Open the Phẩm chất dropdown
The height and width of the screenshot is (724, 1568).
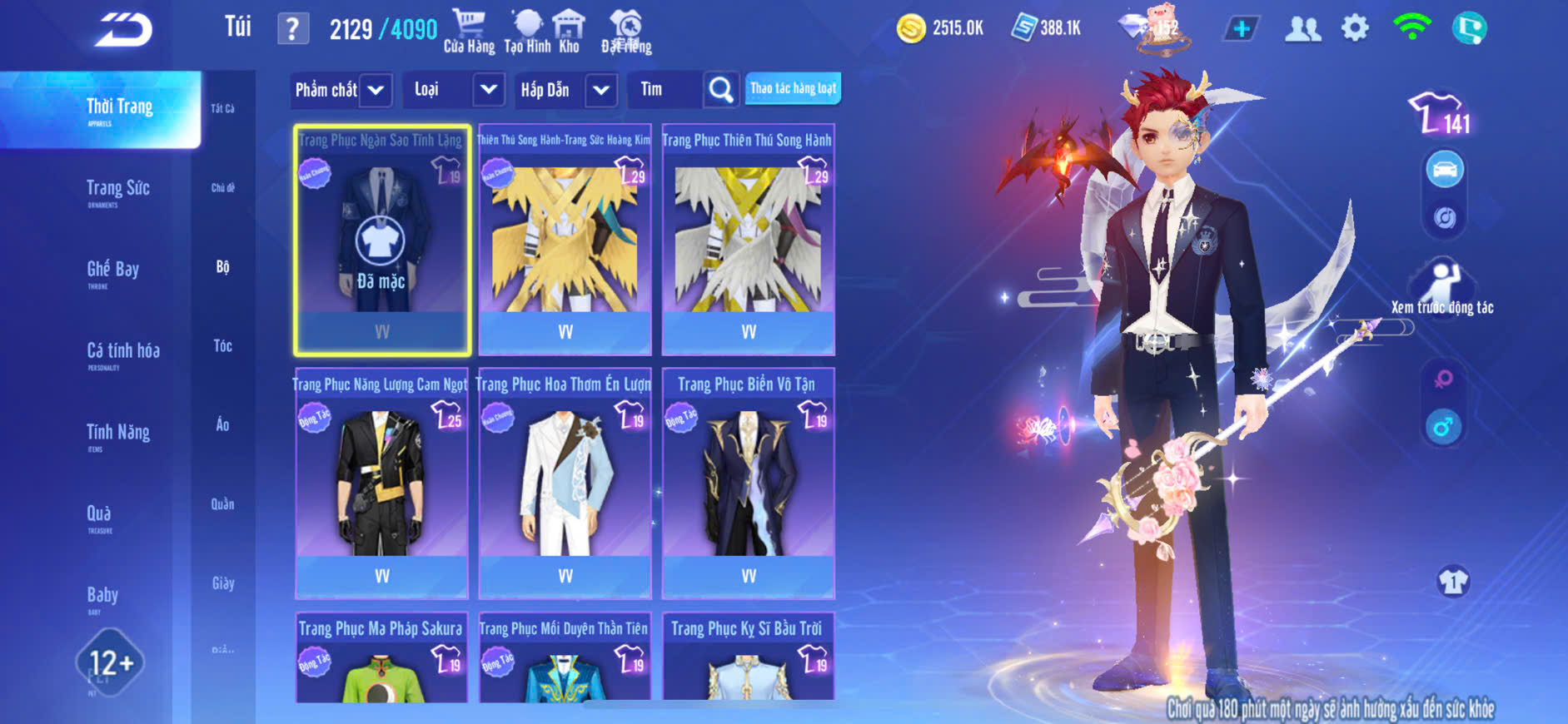point(340,90)
